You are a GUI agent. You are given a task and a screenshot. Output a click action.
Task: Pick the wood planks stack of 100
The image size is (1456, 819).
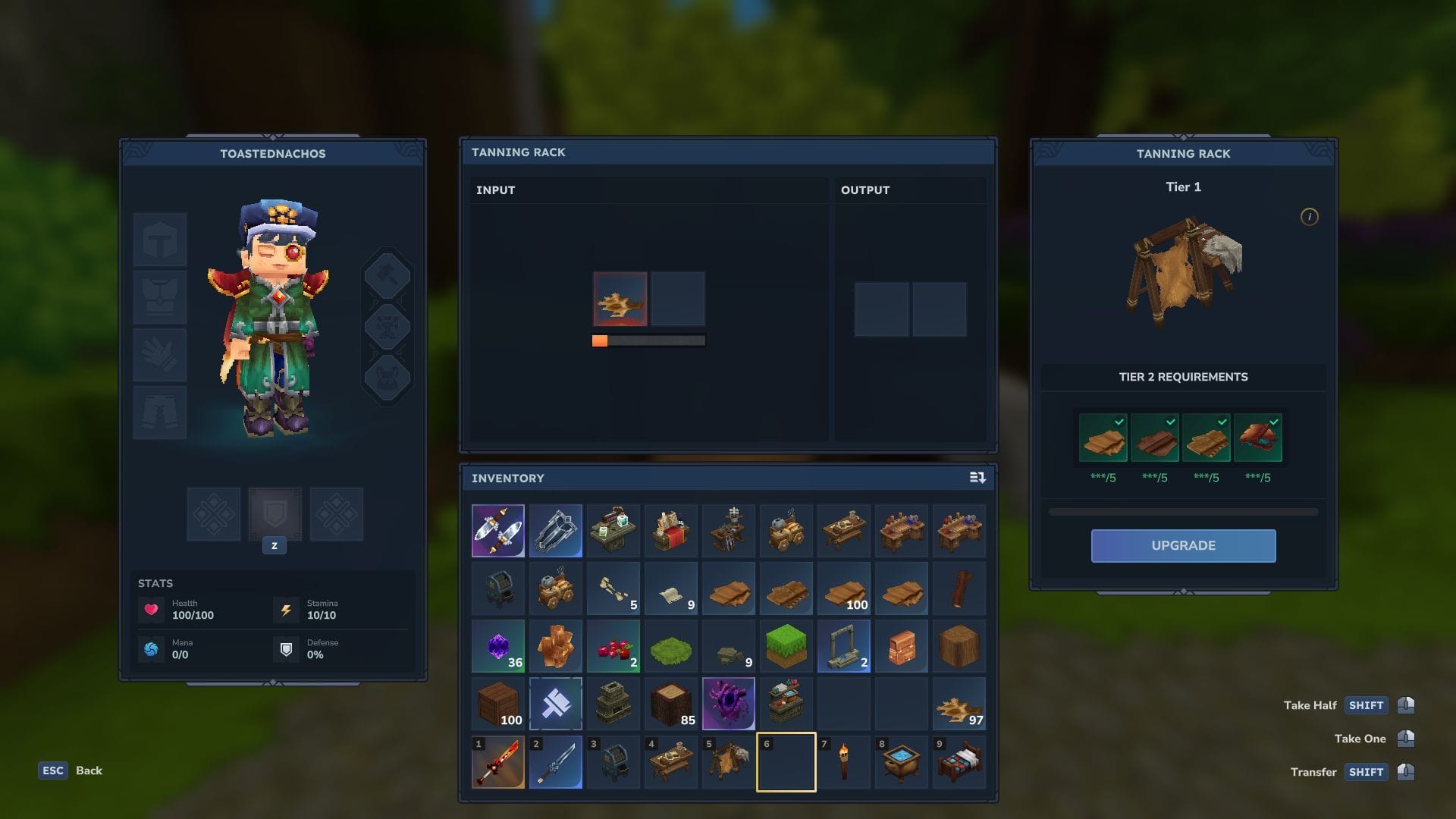pyautogui.click(x=844, y=588)
